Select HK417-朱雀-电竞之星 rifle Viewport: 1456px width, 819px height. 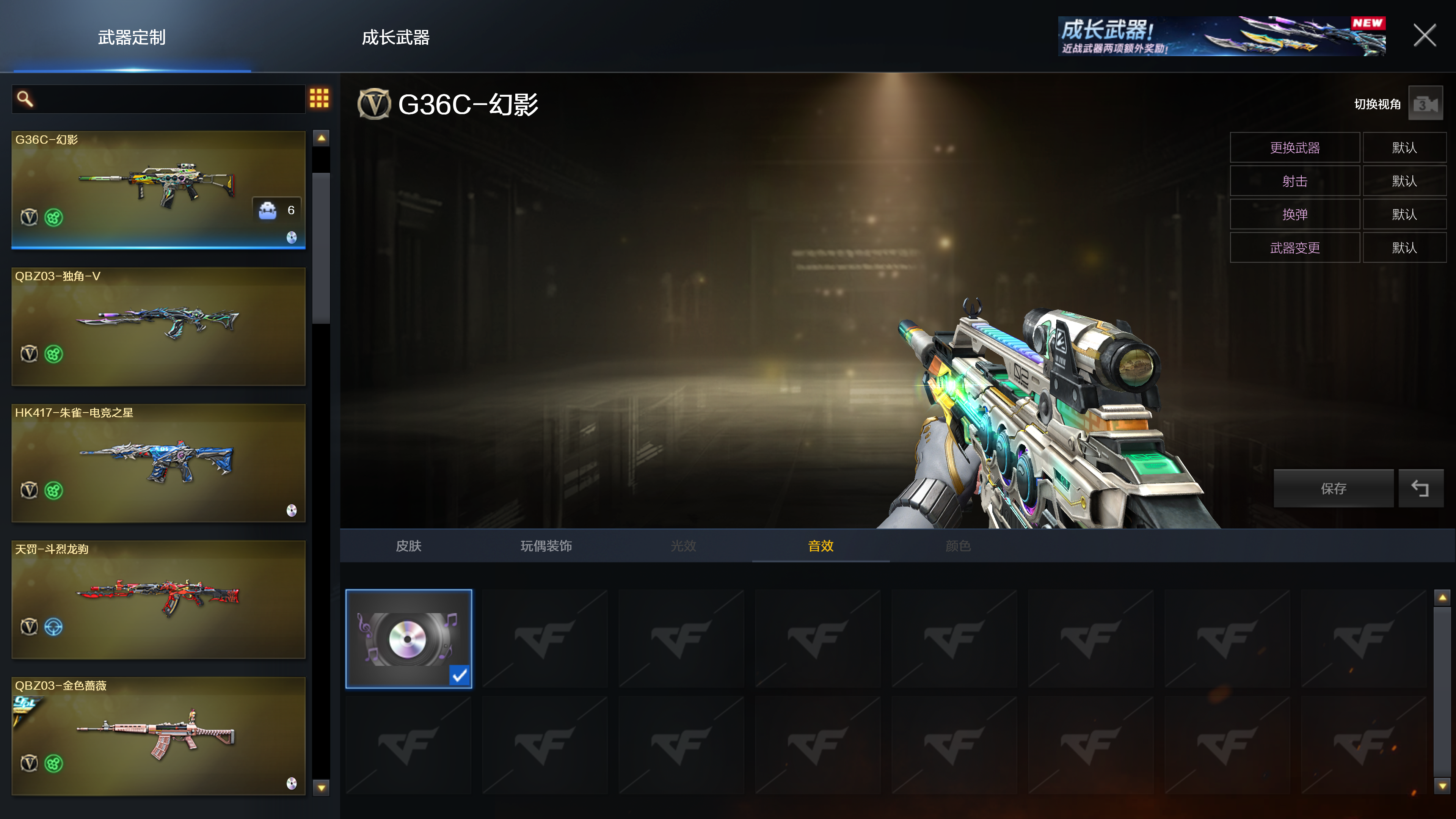click(158, 462)
